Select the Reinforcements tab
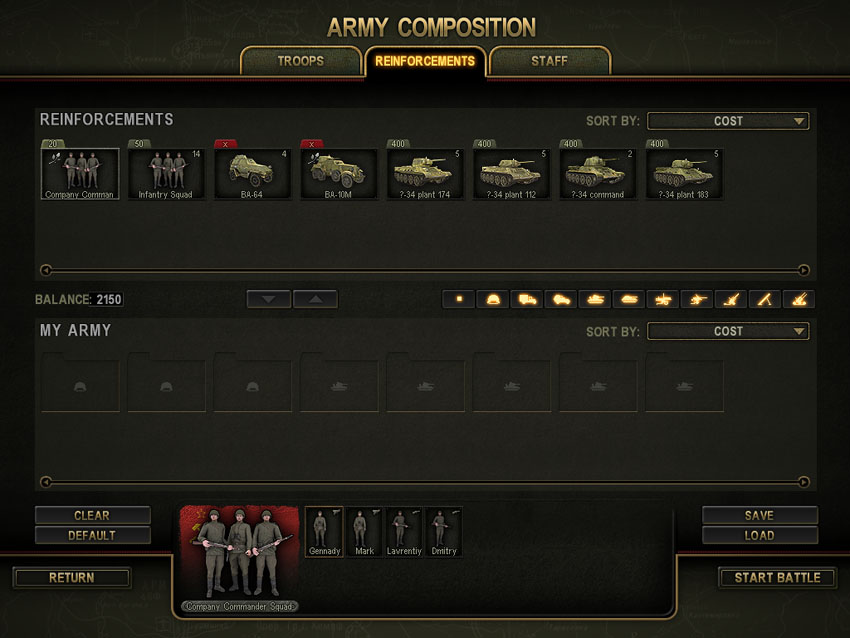The width and height of the screenshot is (850, 638). coord(425,61)
